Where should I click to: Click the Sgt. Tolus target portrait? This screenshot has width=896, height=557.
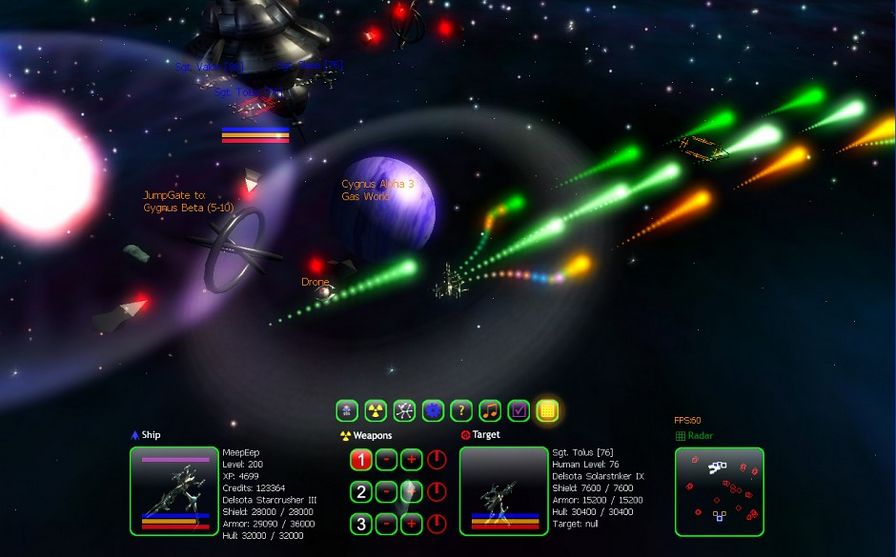(504, 491)
